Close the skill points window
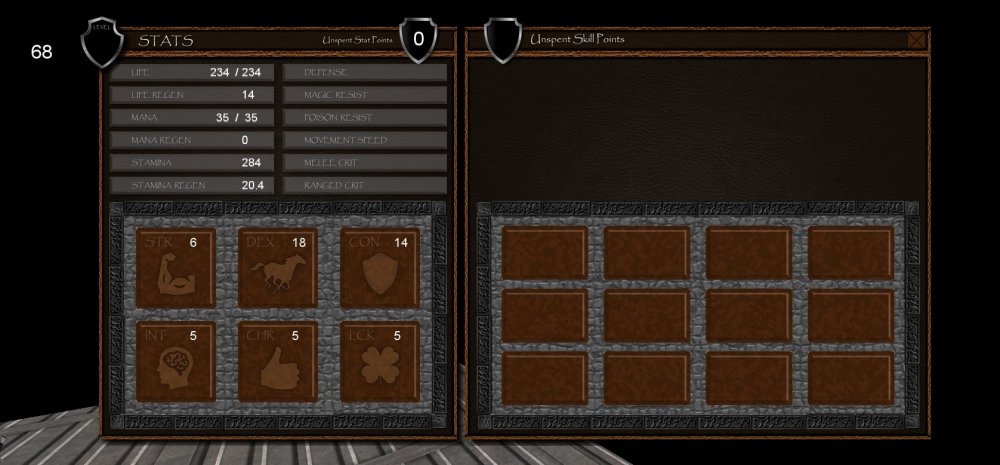Image resolution: width=1000 pixels, height=465 pixels. point(916,40)
